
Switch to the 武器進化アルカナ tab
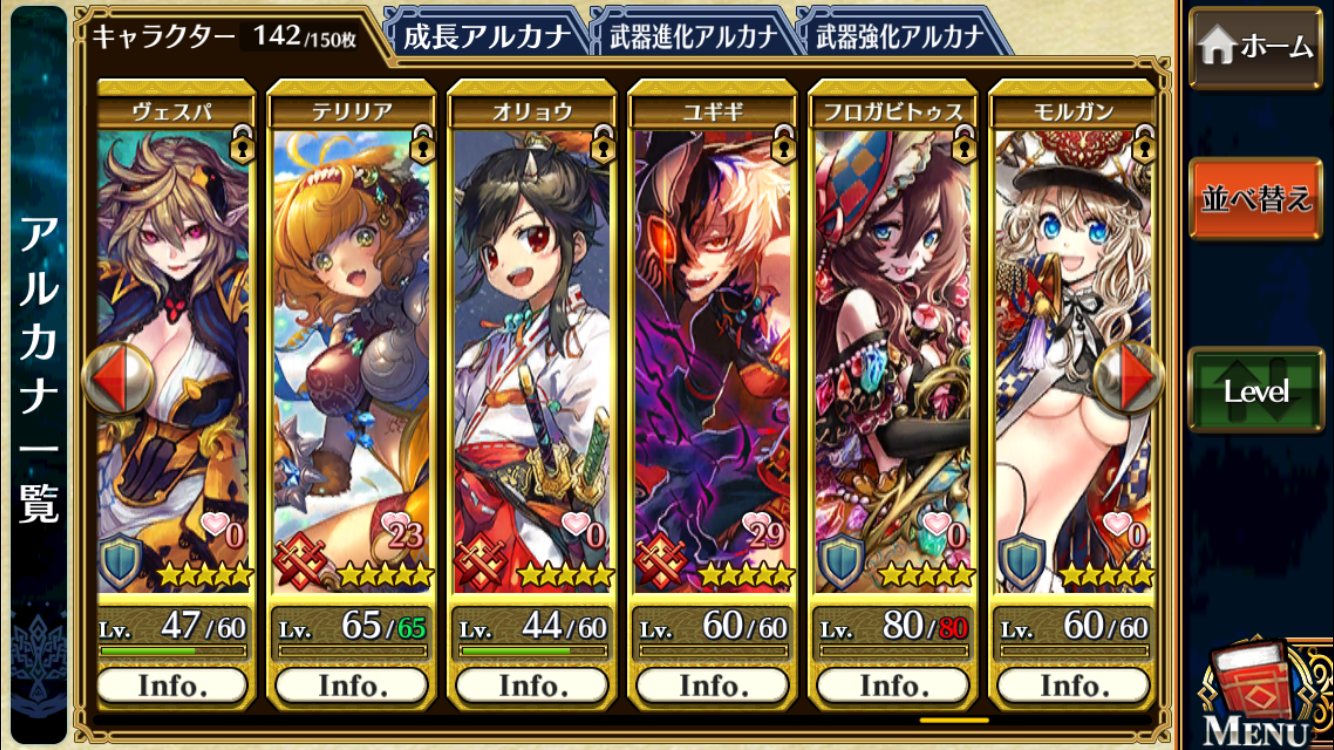pos(692,37)
